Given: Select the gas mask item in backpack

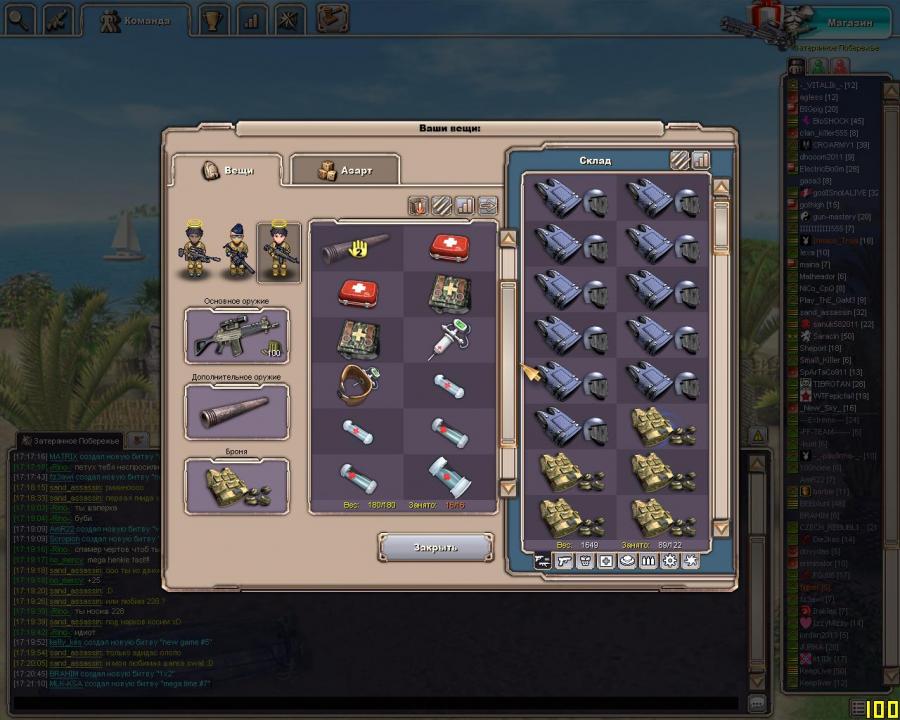Looking at the screenshot, I should coord(355,387).
